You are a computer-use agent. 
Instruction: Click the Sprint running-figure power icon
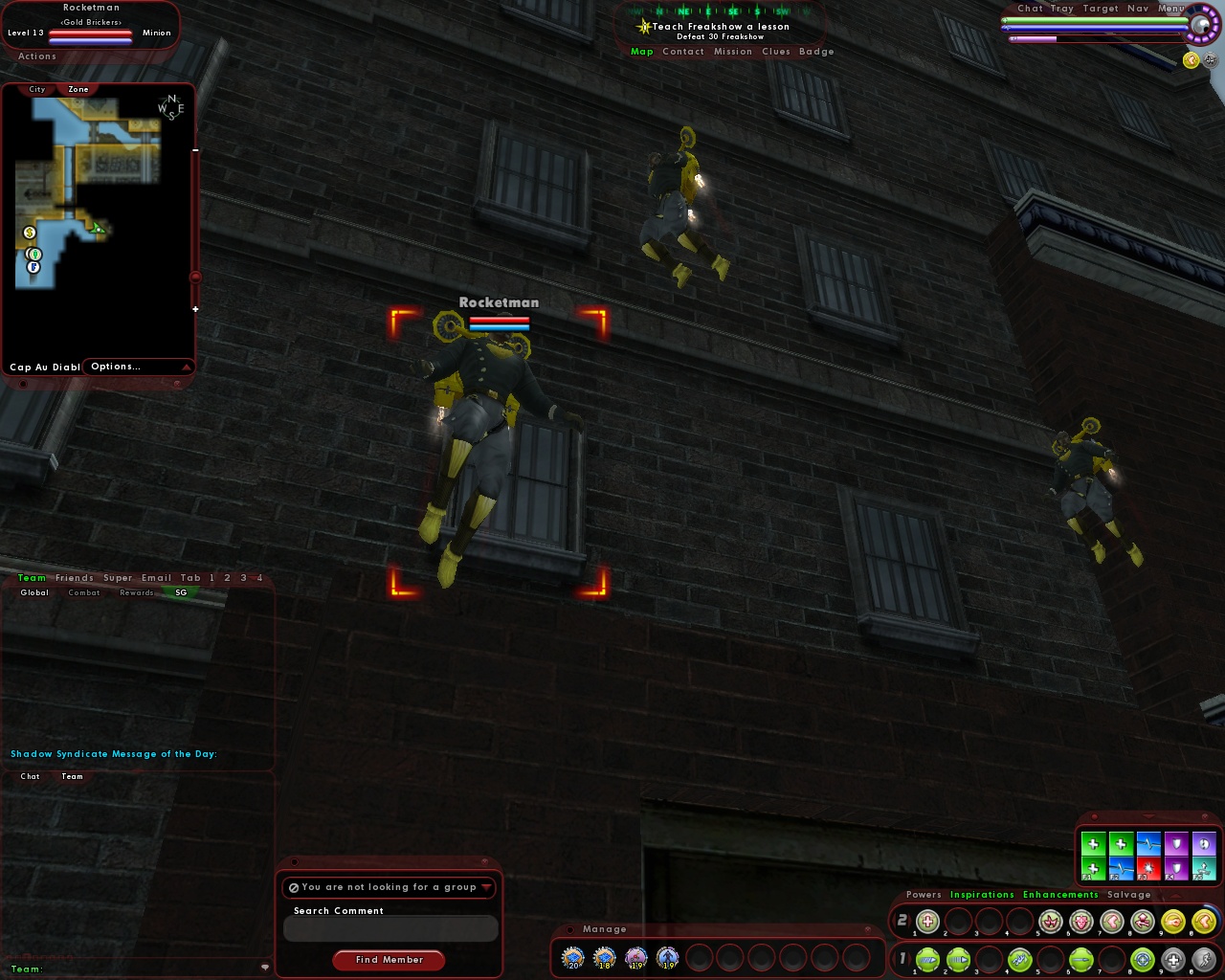pyautogui.click(x=1205, y=959)
